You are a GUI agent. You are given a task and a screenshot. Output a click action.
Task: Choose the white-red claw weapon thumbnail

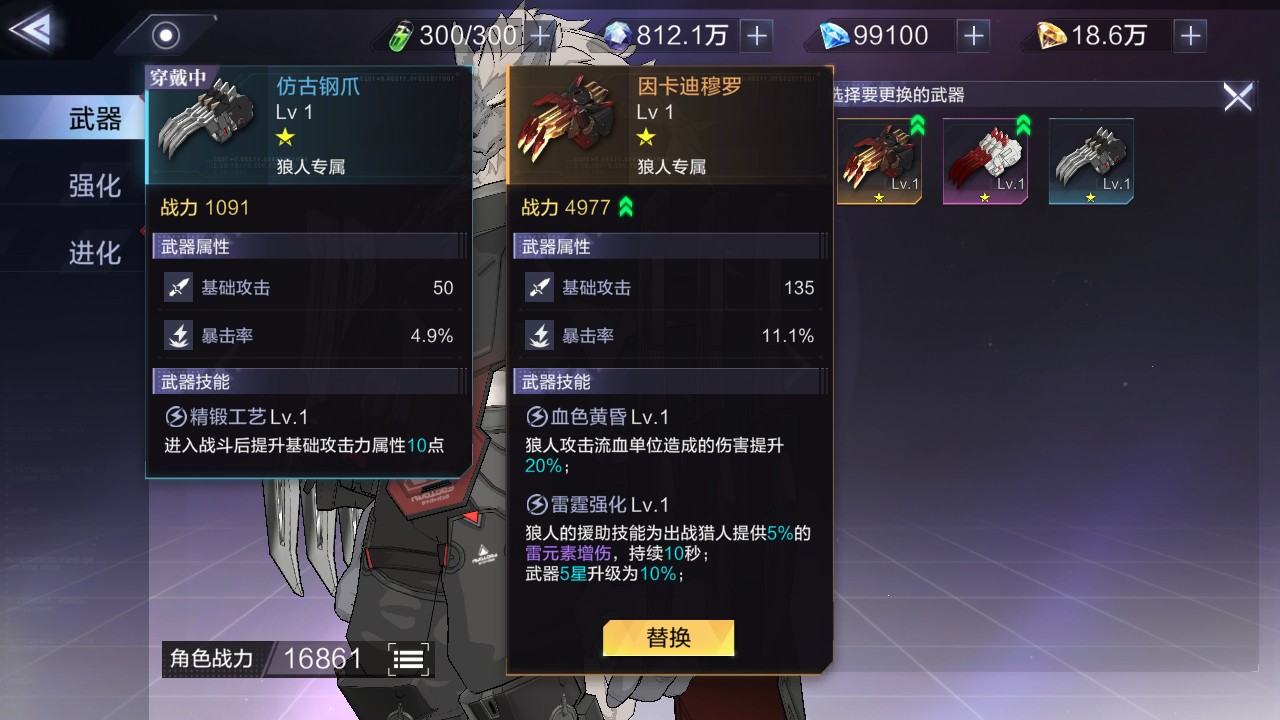pyautogui.click(x=985, y=160)
